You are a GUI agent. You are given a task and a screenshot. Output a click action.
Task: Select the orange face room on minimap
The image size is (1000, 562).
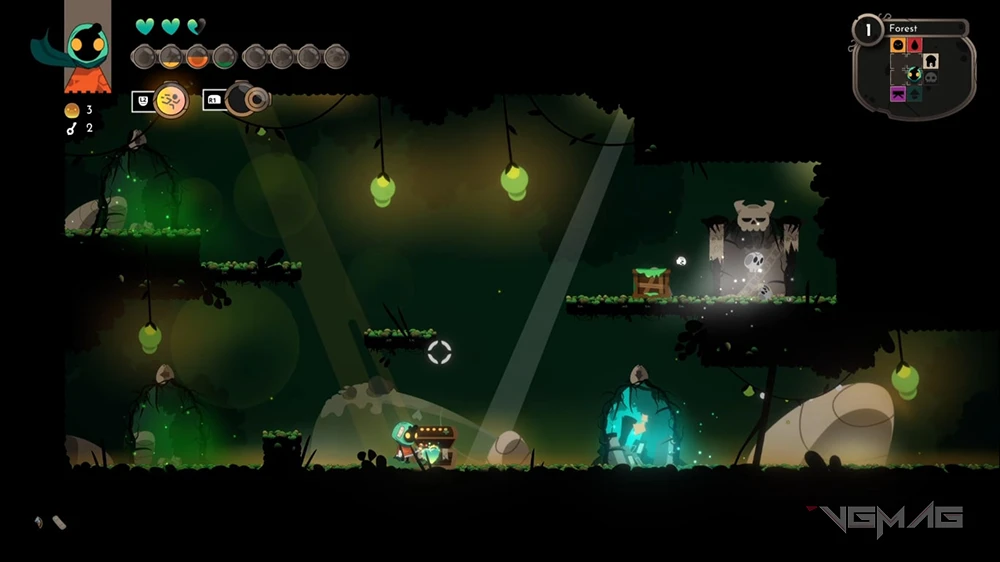[x=898, y=46]
